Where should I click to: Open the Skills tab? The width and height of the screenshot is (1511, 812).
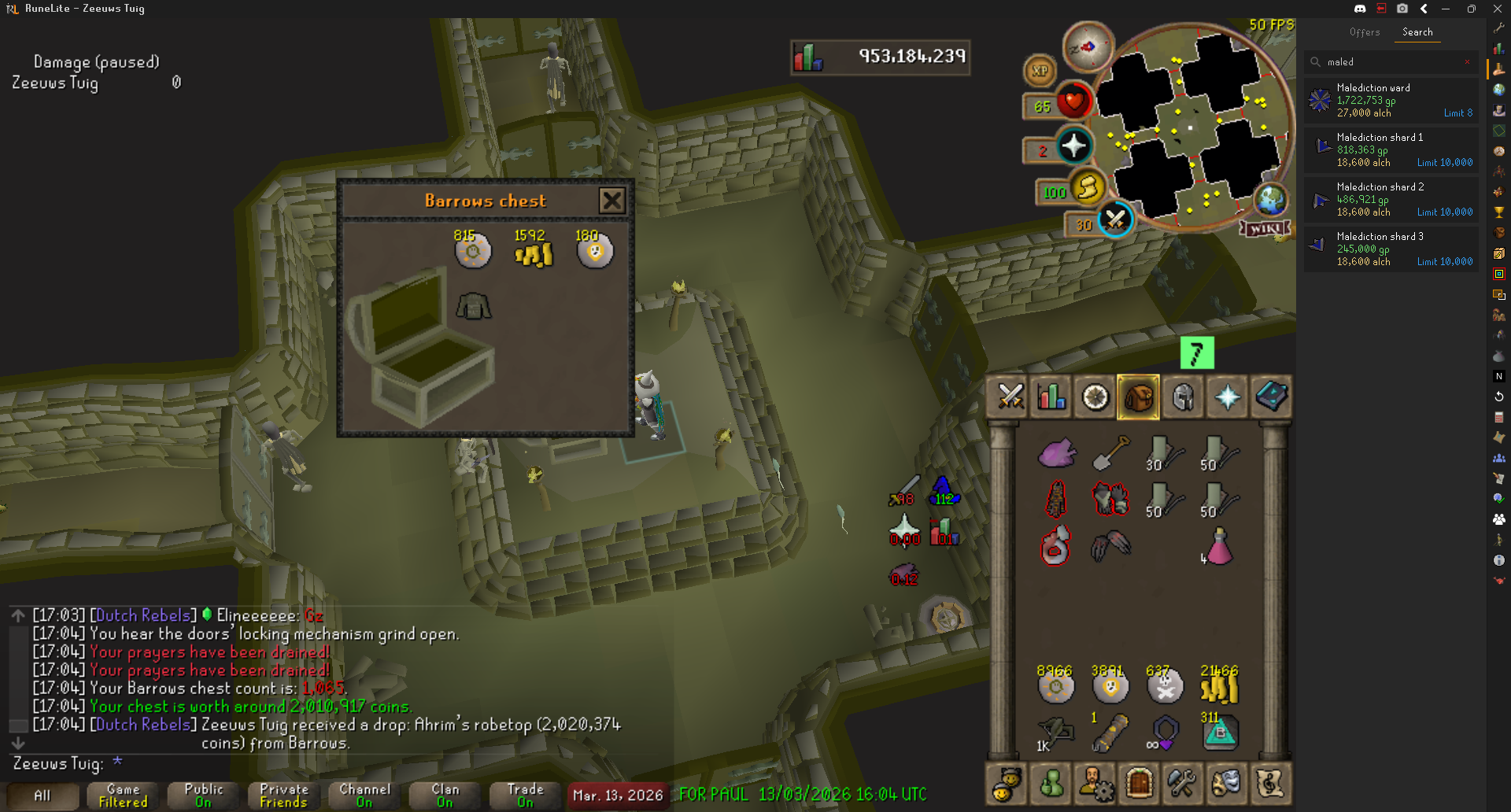1051,397
